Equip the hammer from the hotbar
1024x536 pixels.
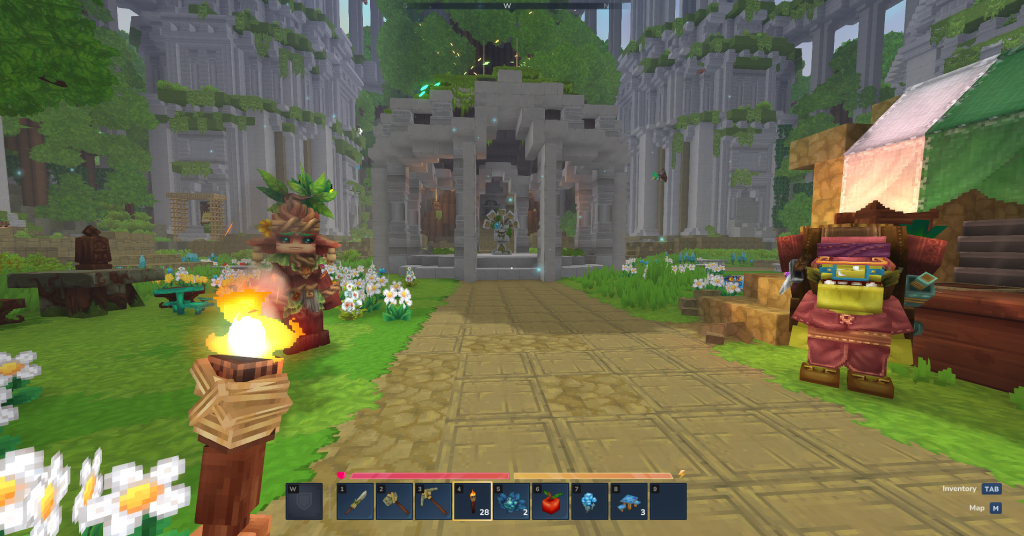(394, 501)
